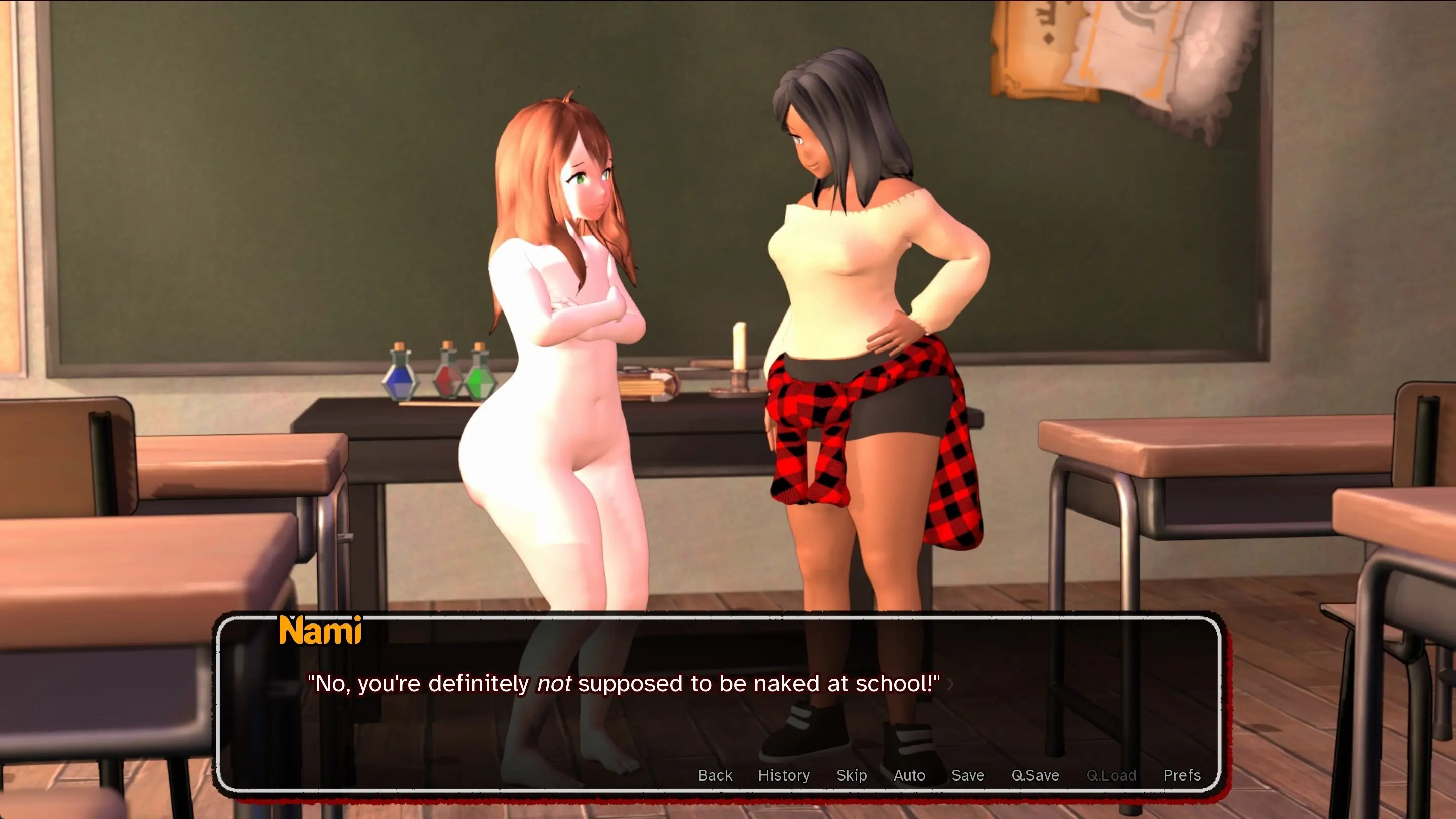Open the Prefs settings menu
This screenshot has height=819, width=1456.
pos(1181,775)
